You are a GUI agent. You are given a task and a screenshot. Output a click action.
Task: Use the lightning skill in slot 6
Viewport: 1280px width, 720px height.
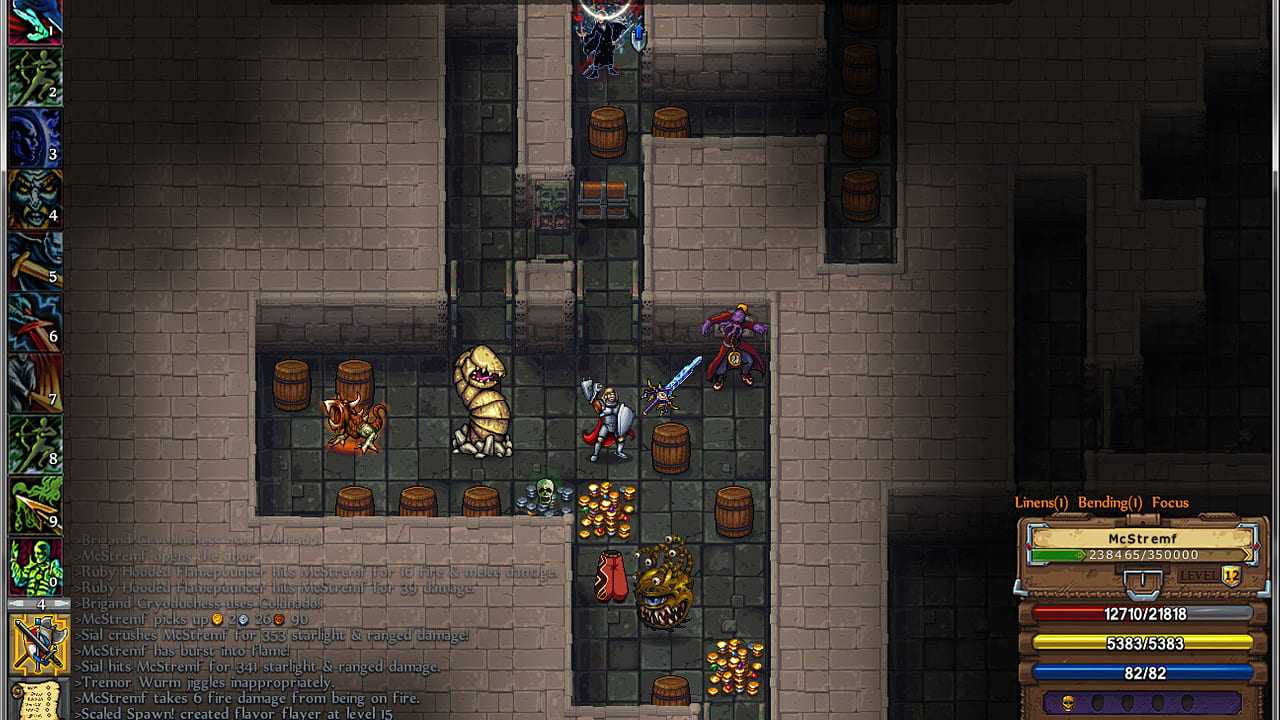[35, 322]
